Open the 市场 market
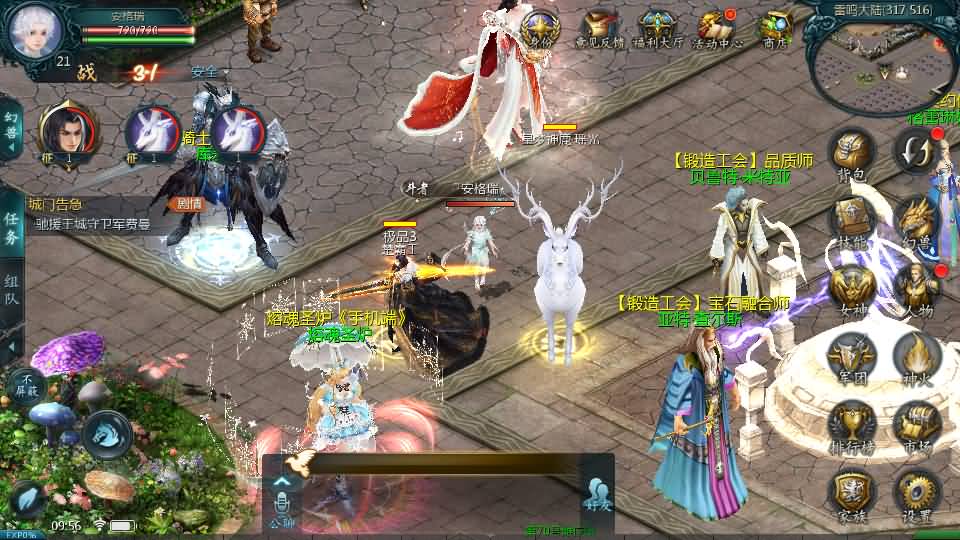The height and width of the screenshot is (540, 960). (x=916, y=423)
